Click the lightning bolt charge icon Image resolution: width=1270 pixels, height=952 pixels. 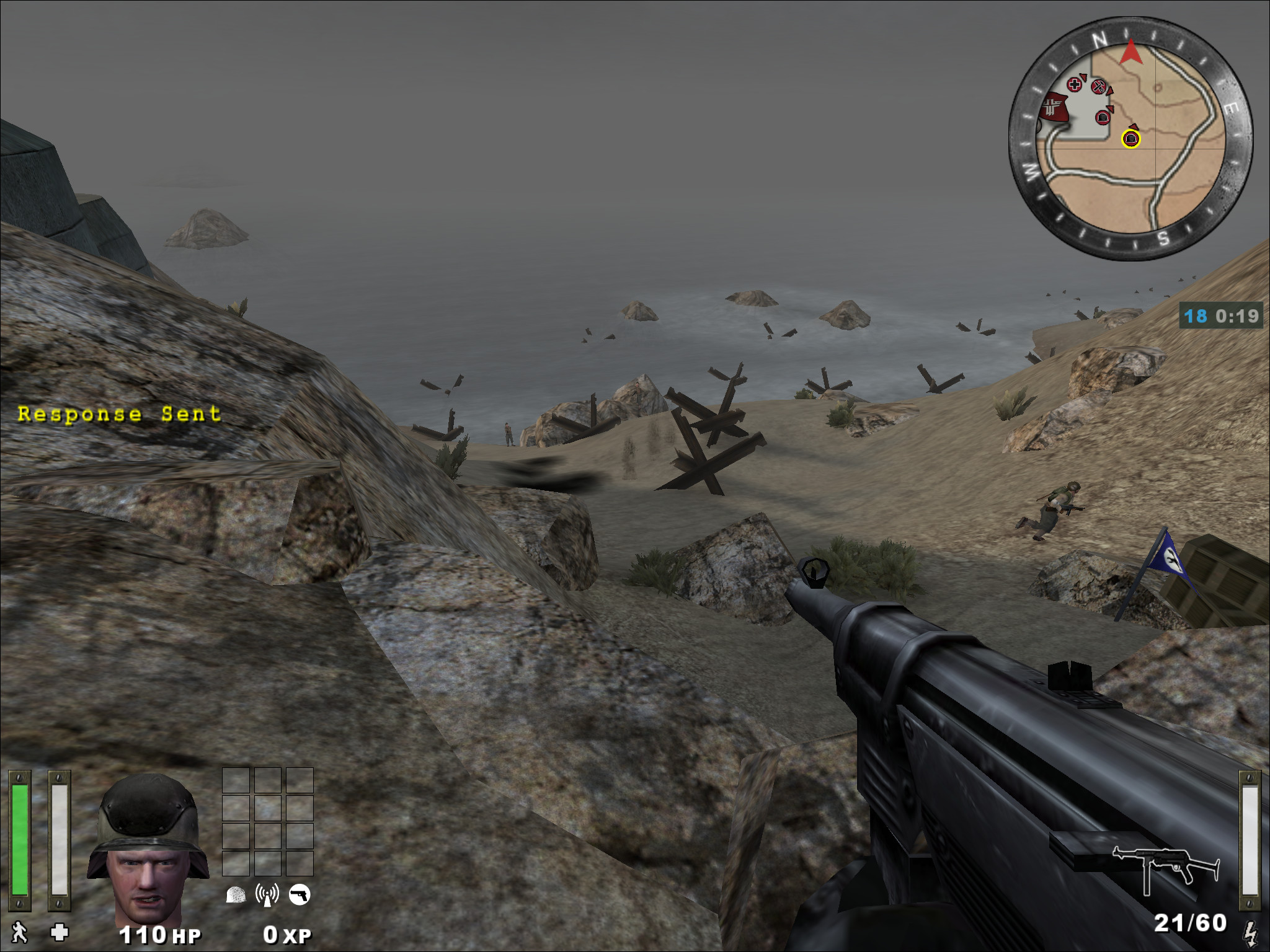(x=1253, y=930)
